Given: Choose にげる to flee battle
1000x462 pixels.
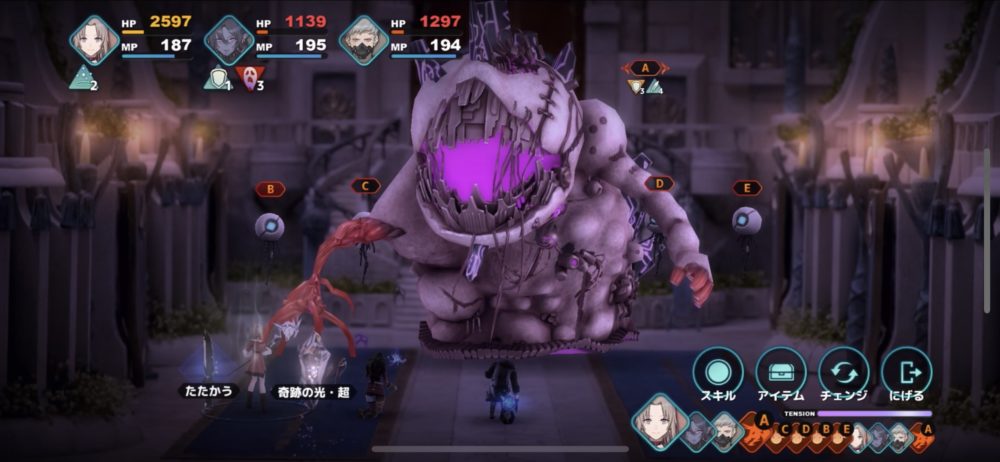Looking at the screenshot, I should point(907,371).
